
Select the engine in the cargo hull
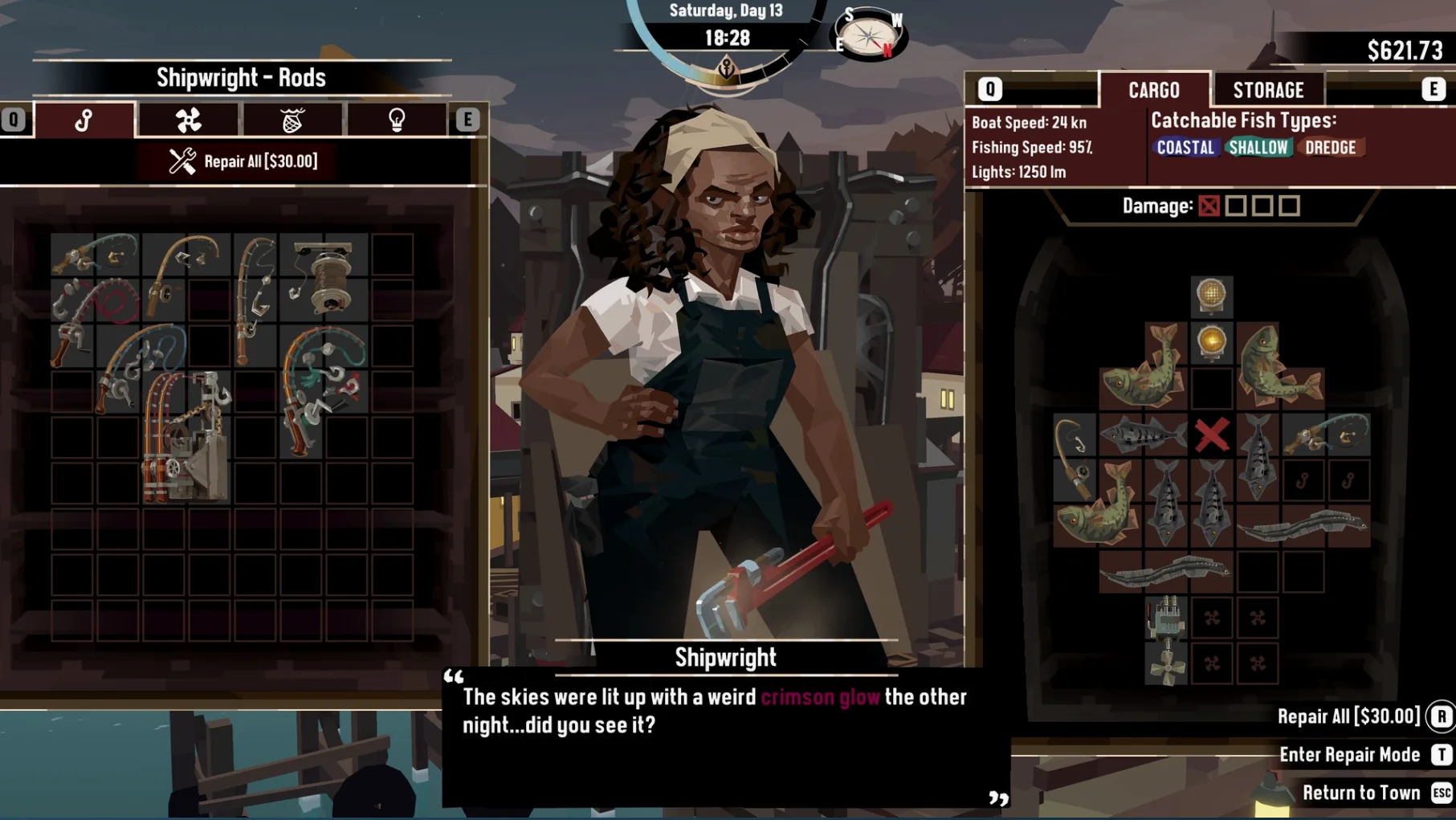pyautogui.click(x=1165, y=617)
